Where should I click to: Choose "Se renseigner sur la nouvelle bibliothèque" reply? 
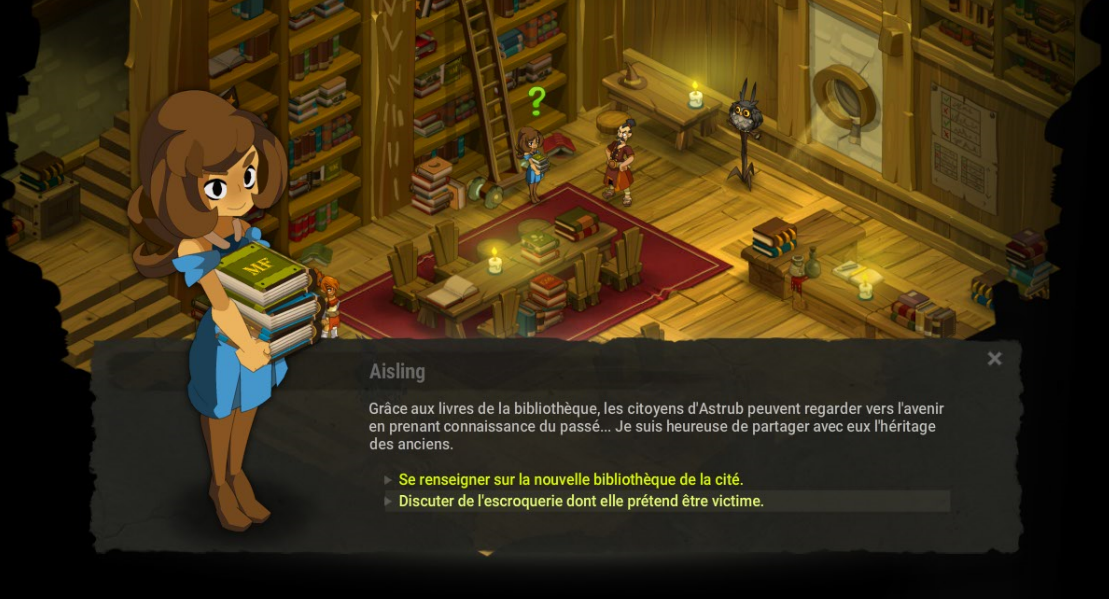[570, 480]
